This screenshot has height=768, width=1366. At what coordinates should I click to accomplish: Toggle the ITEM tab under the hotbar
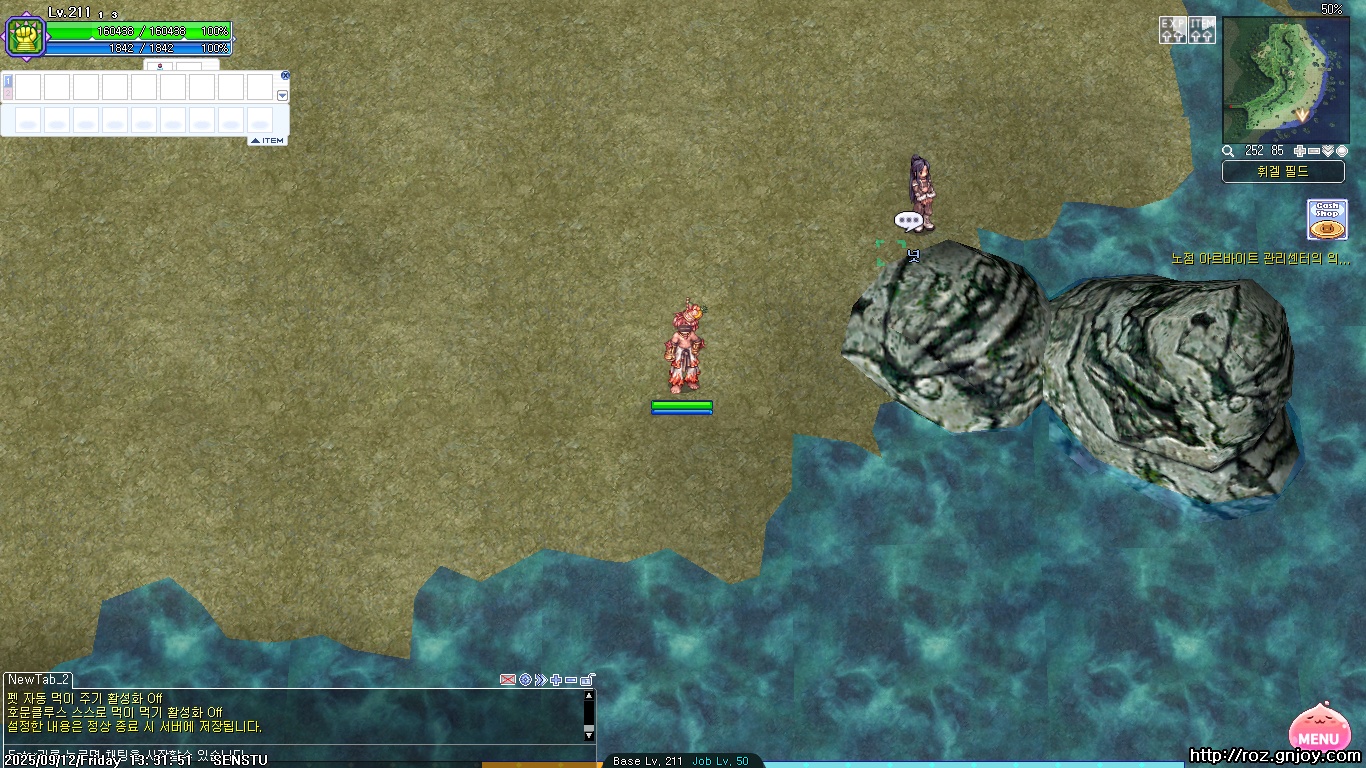[x=268, y=141]
